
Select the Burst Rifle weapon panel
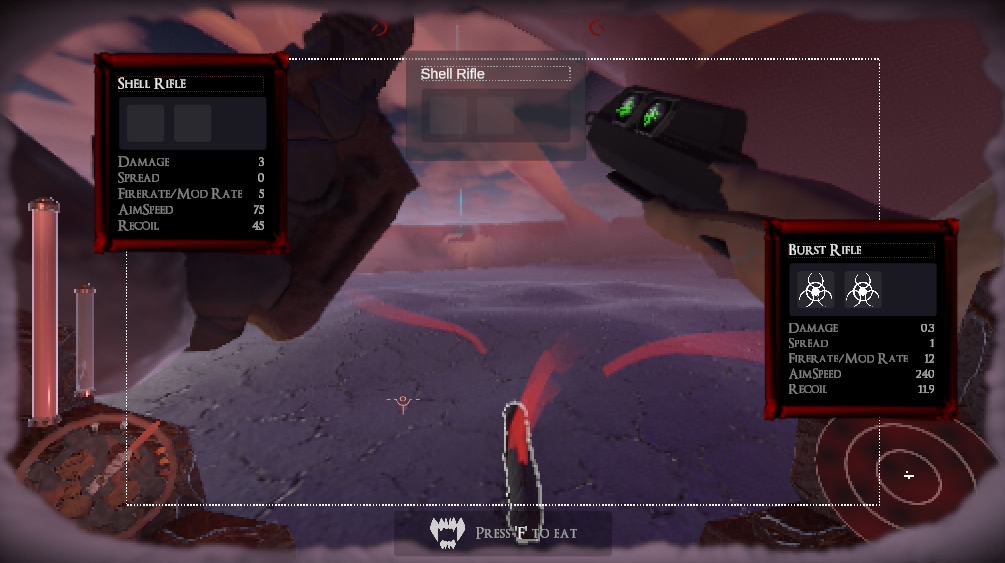coord(861,320)
